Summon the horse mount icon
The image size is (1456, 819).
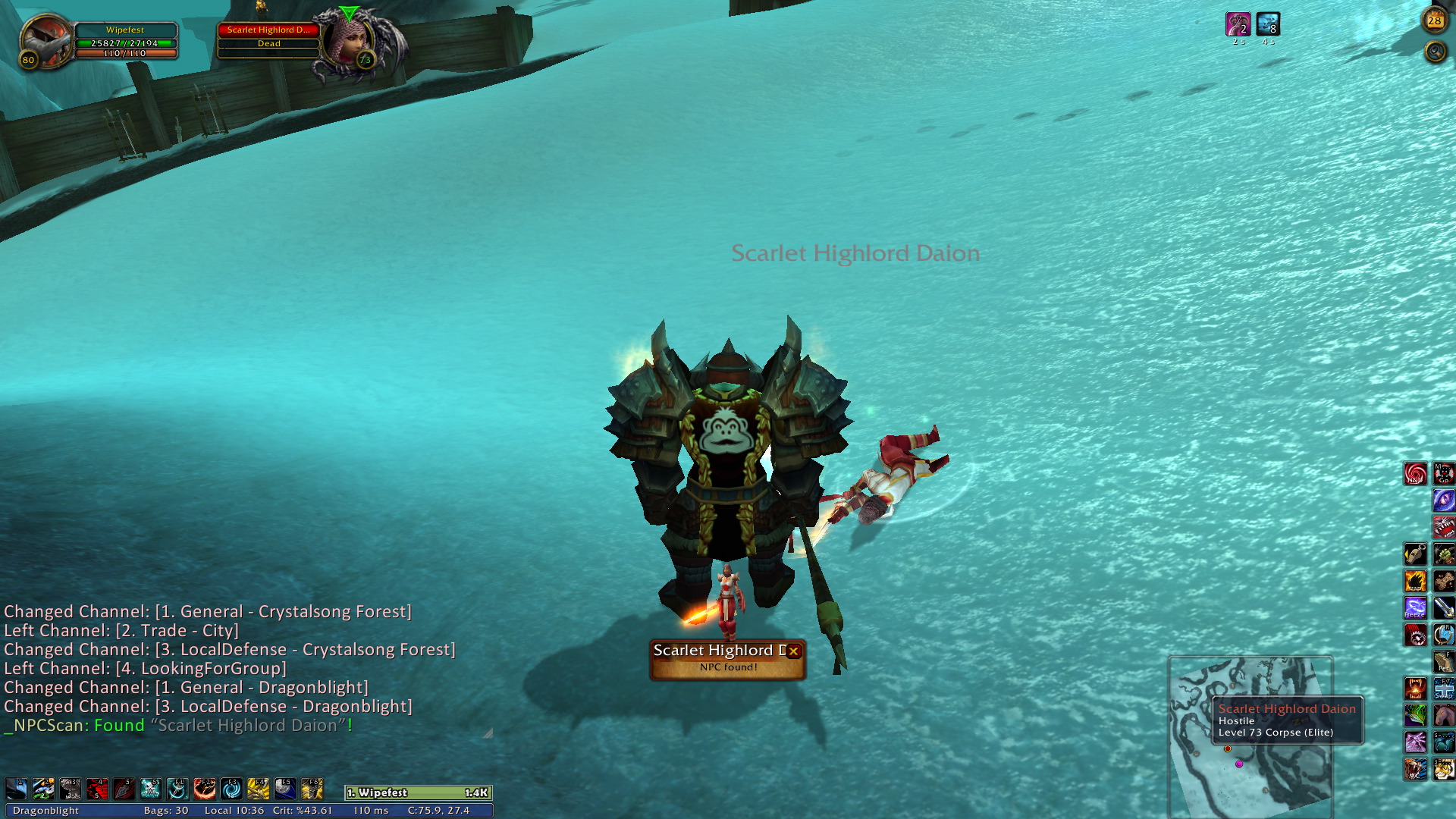coord(1443,715)
